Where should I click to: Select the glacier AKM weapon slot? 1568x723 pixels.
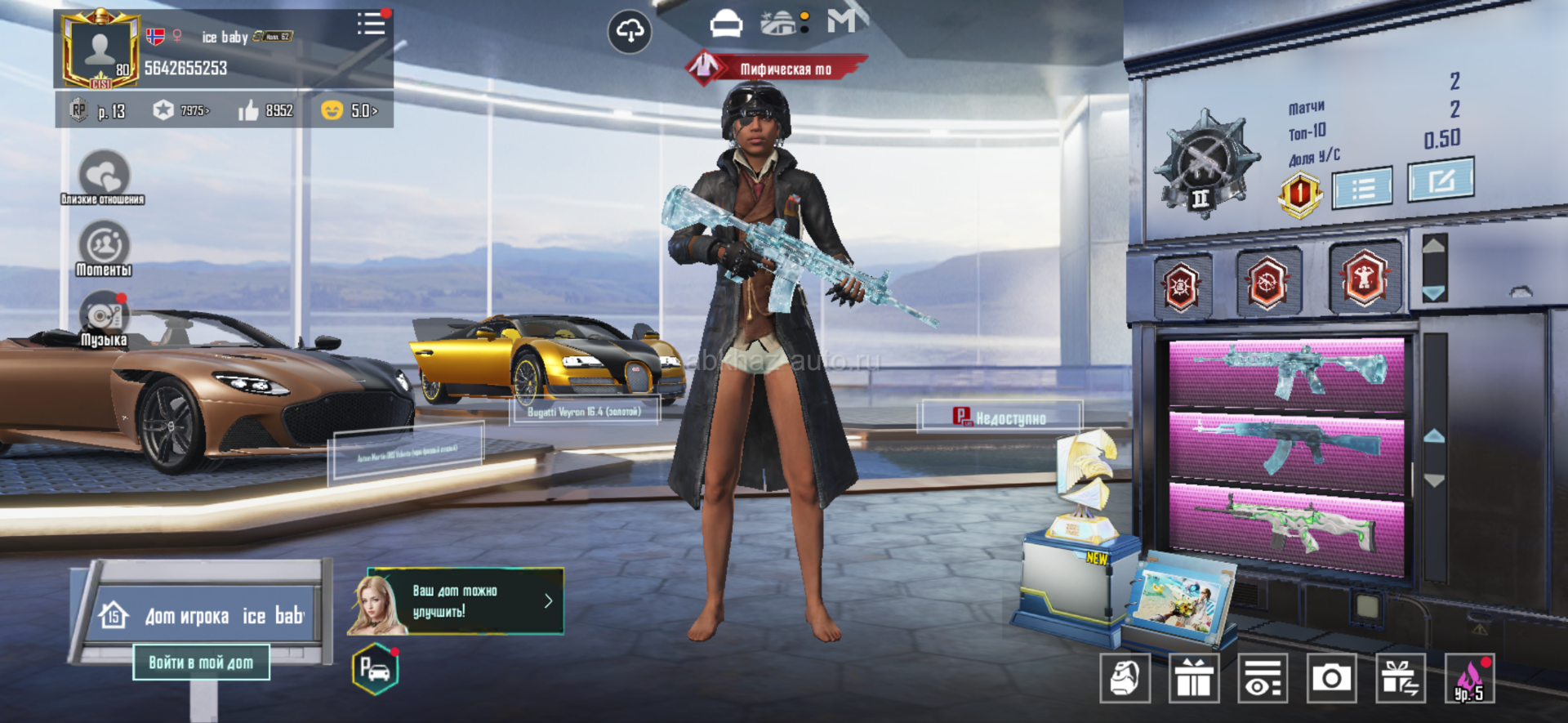click(x=1286, y=445)
